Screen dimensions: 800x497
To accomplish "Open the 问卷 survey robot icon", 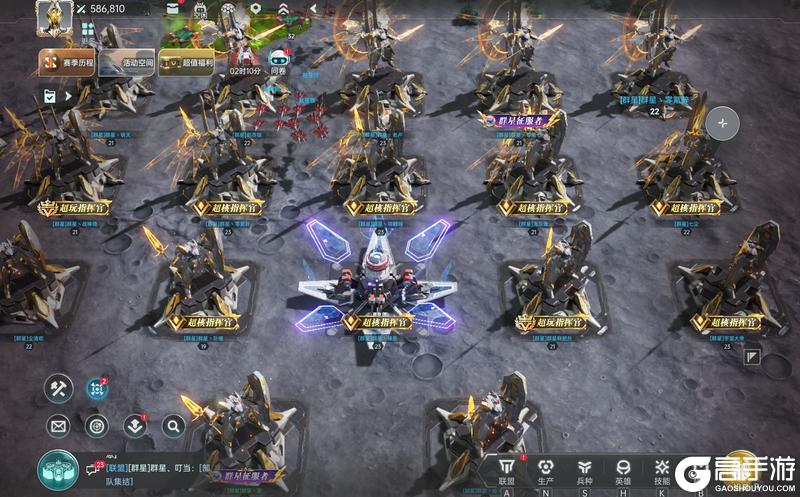I will pyautogui.click(x=278, y=57).
